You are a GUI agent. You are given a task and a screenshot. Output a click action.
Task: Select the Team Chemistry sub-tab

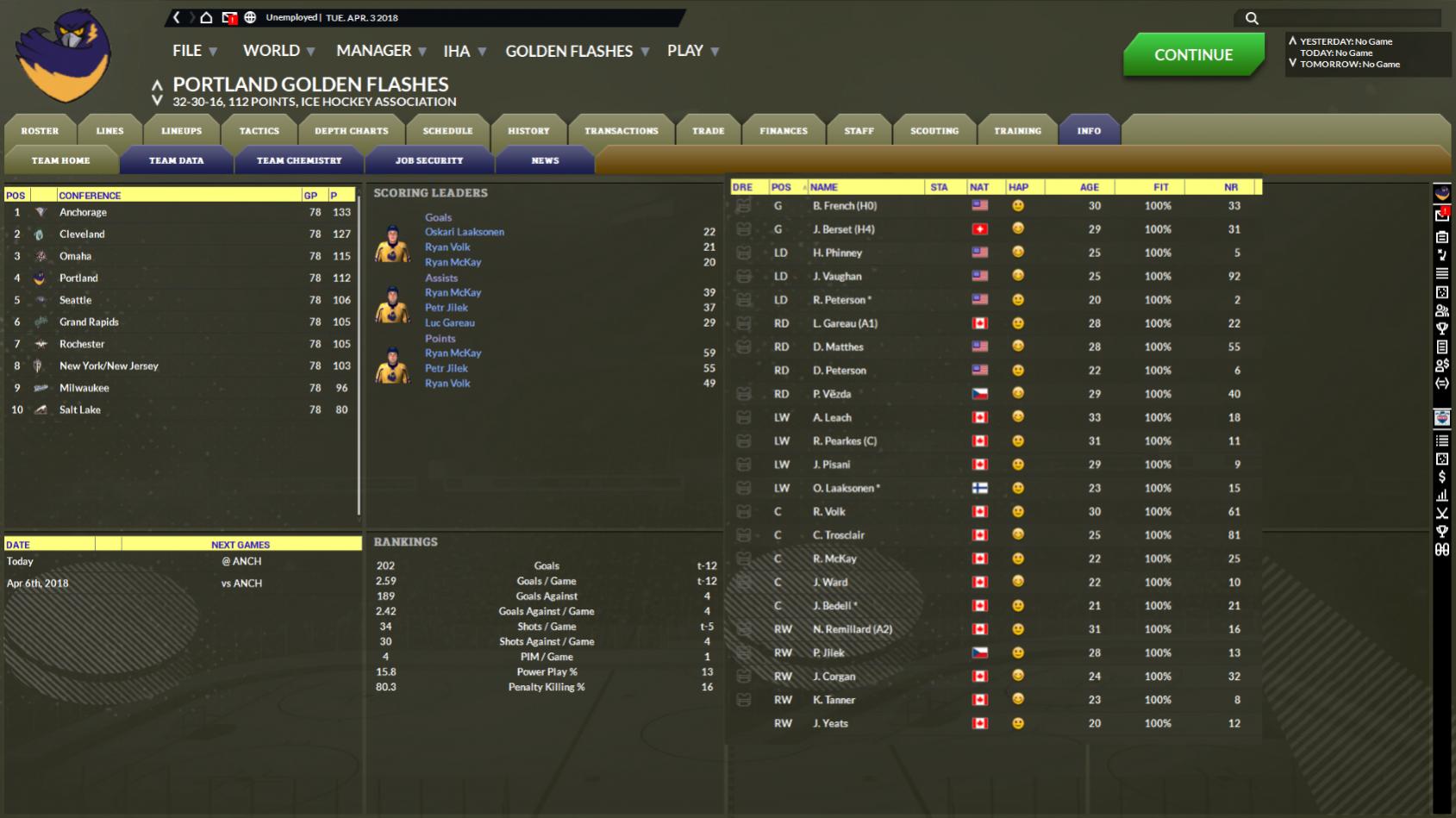299,160
